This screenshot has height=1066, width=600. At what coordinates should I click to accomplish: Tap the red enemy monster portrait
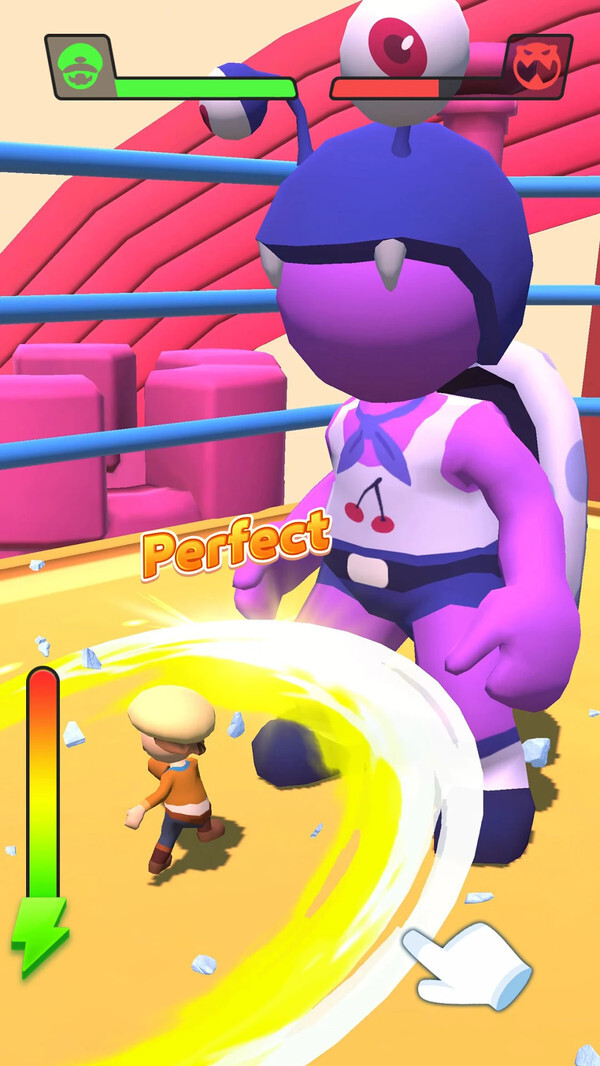click(x=537, y=65)
